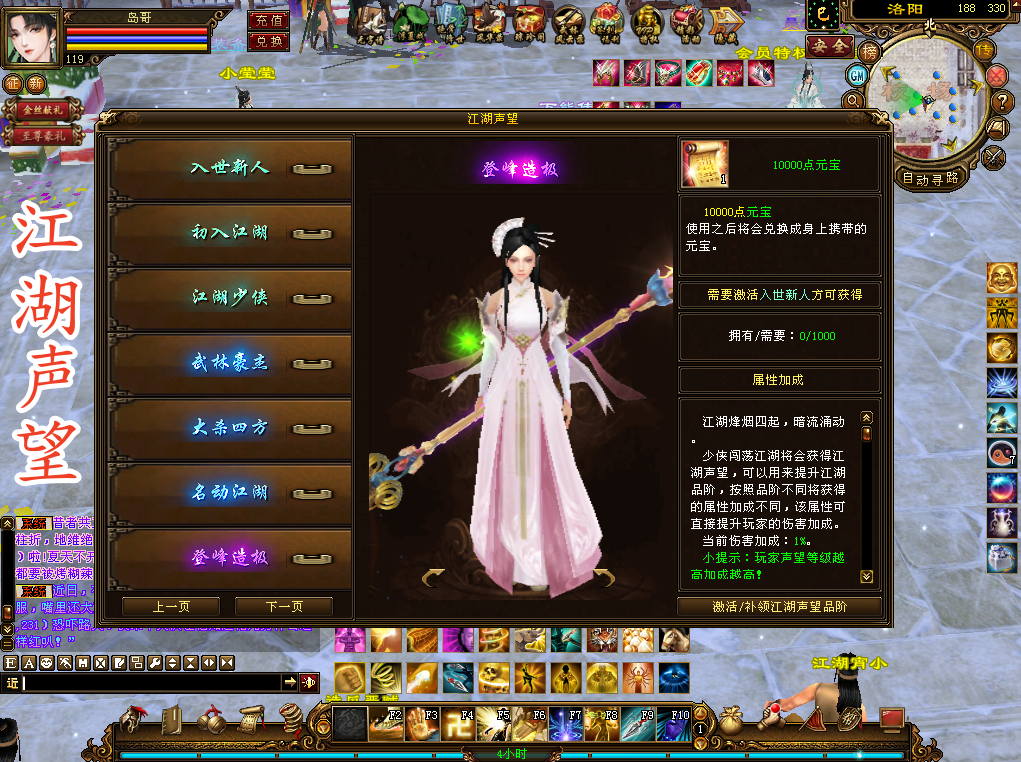This screenshot has width=1021, height=762.
Task: Select the 武林豪杰 rank entry
Action: (230, 363)
